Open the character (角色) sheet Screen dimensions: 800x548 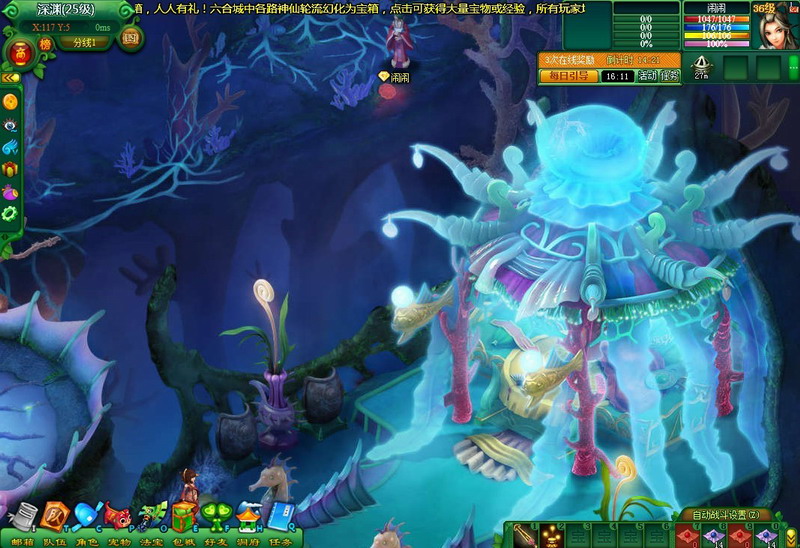[87, 516]
